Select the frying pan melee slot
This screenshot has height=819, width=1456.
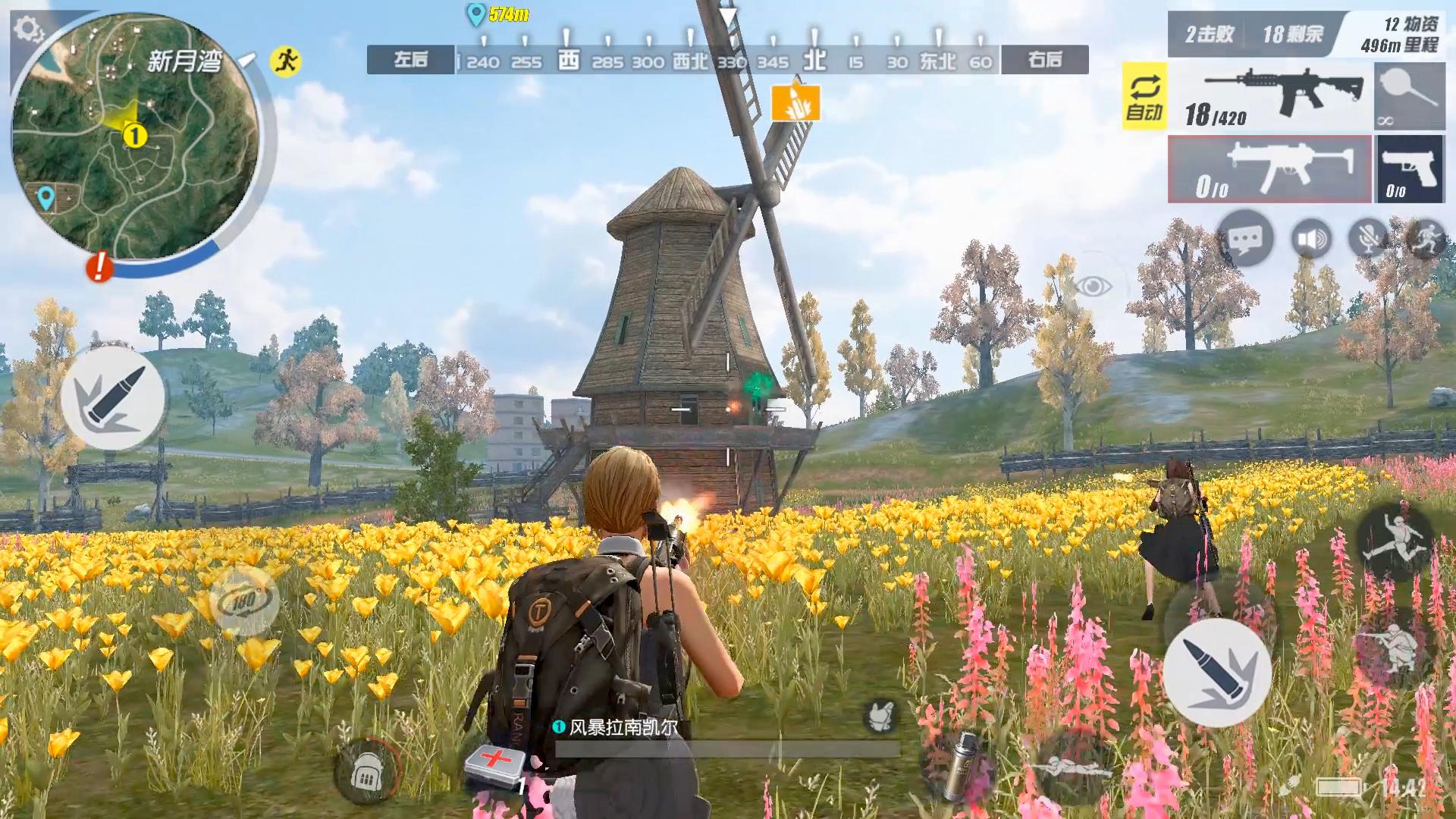point(1409,97)
